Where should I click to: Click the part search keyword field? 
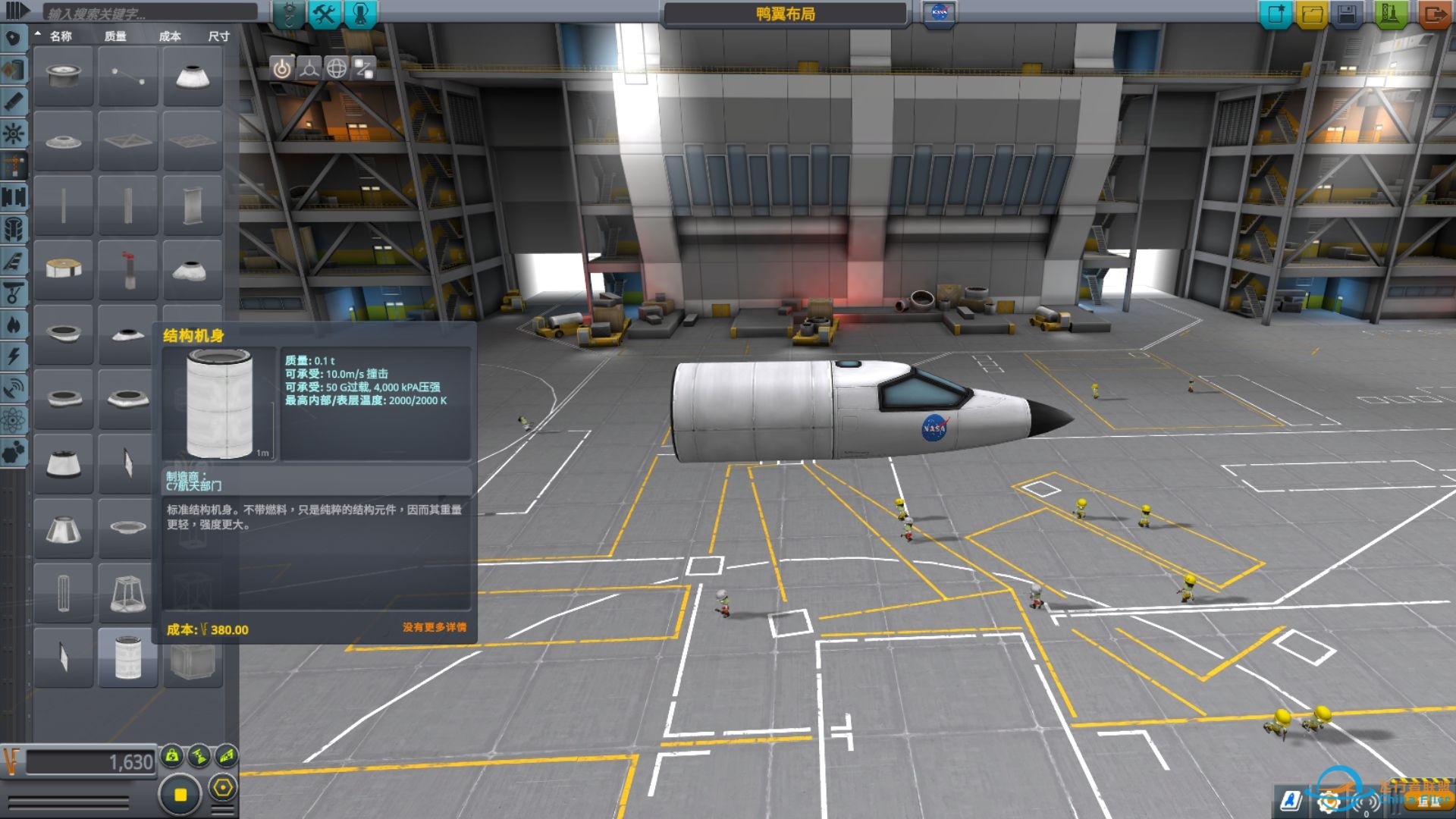pos(149,14)
